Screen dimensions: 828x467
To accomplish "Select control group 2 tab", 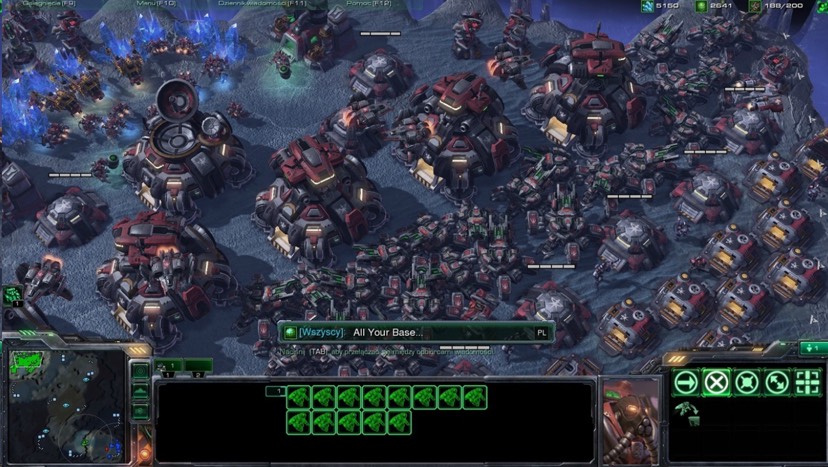I will tap(198, 366).
